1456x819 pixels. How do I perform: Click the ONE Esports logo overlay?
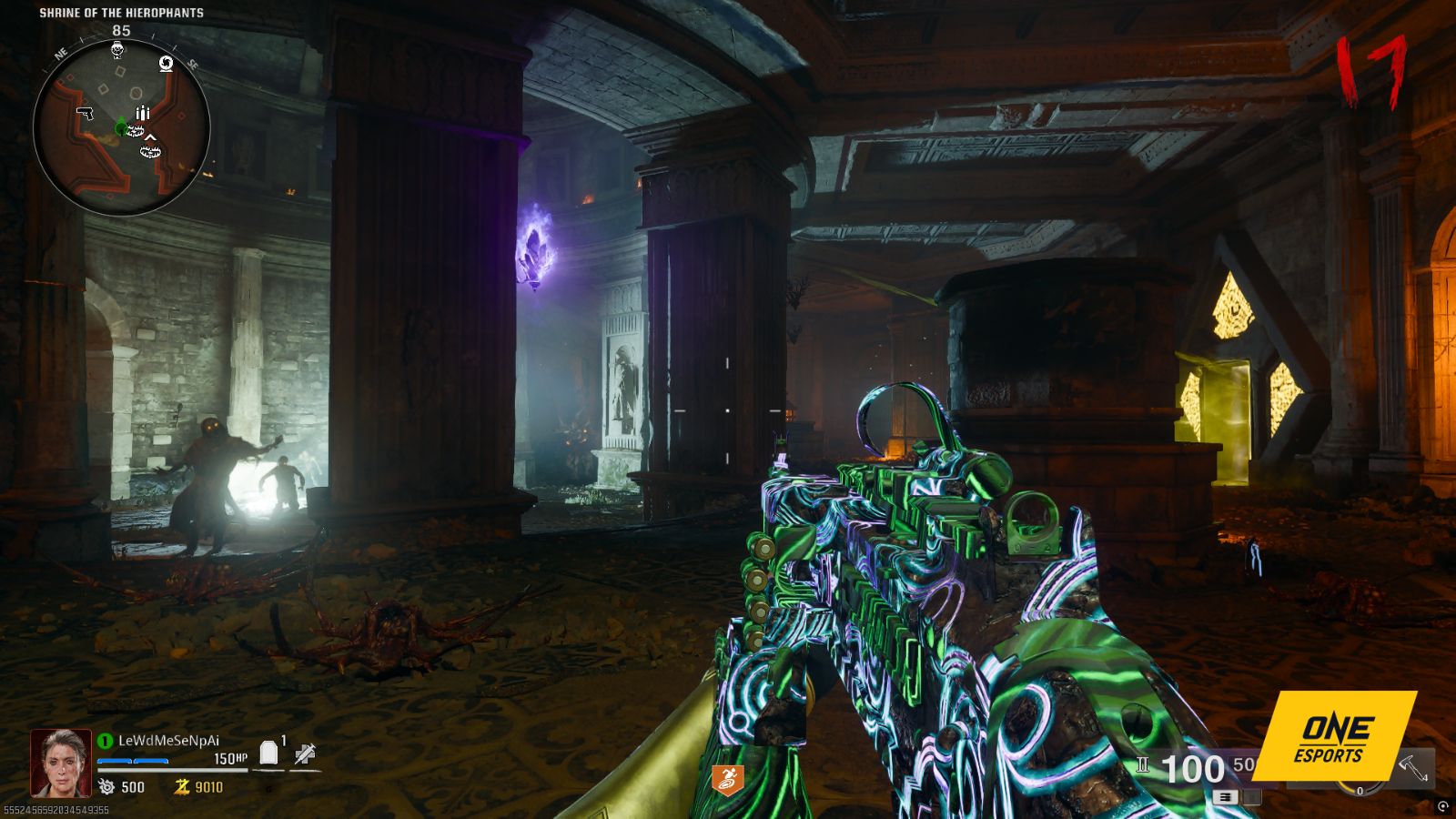pyautogui.click(x=1334, y=735)
